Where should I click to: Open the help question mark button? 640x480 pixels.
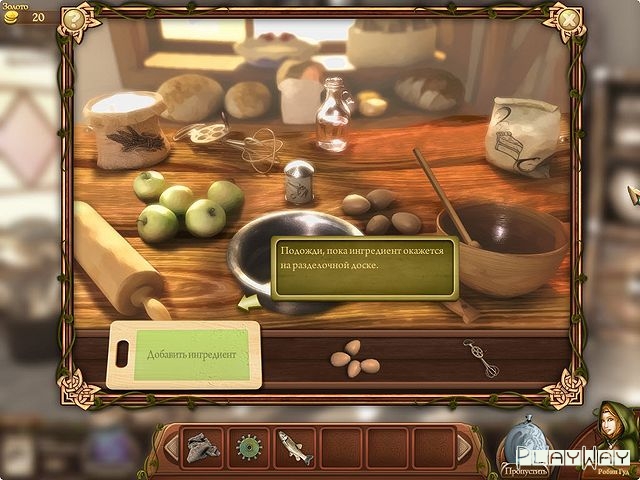click(x=72, y=18)
